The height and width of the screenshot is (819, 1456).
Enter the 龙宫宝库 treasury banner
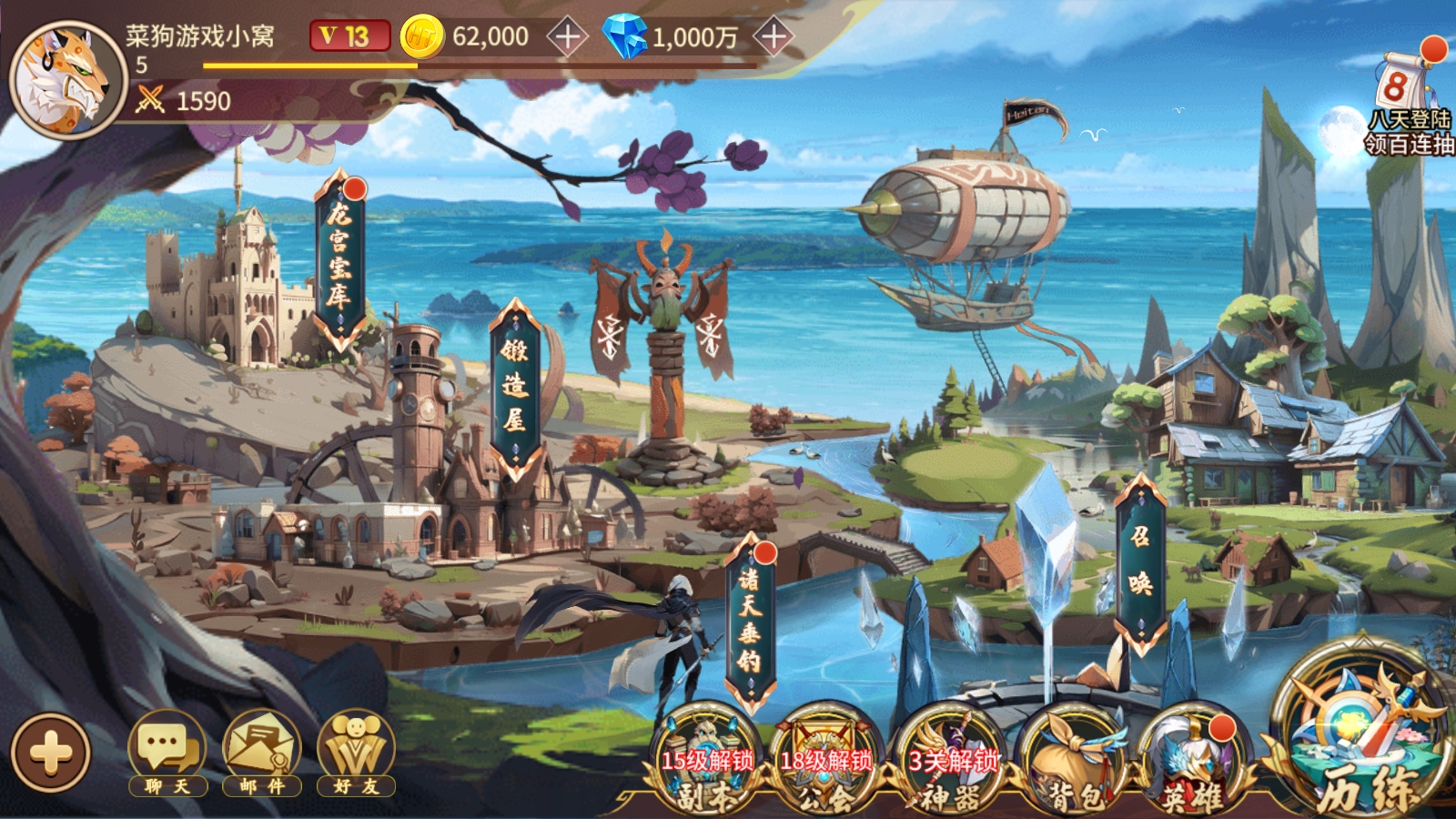pyautogui.click(x=339, y=259)
